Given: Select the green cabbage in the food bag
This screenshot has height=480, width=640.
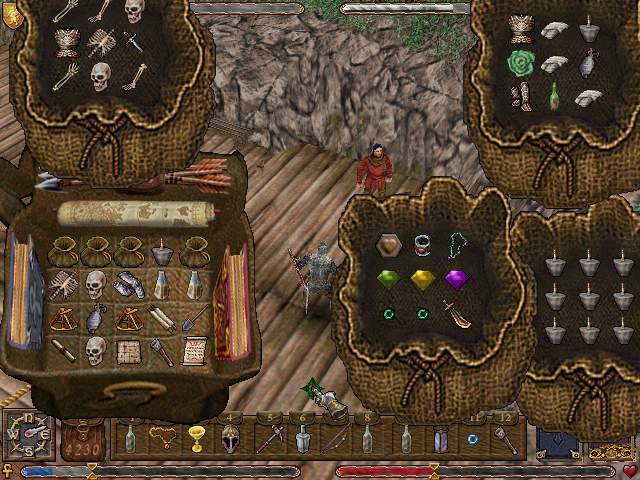Looking at the screenshot, I should (519, 64).
